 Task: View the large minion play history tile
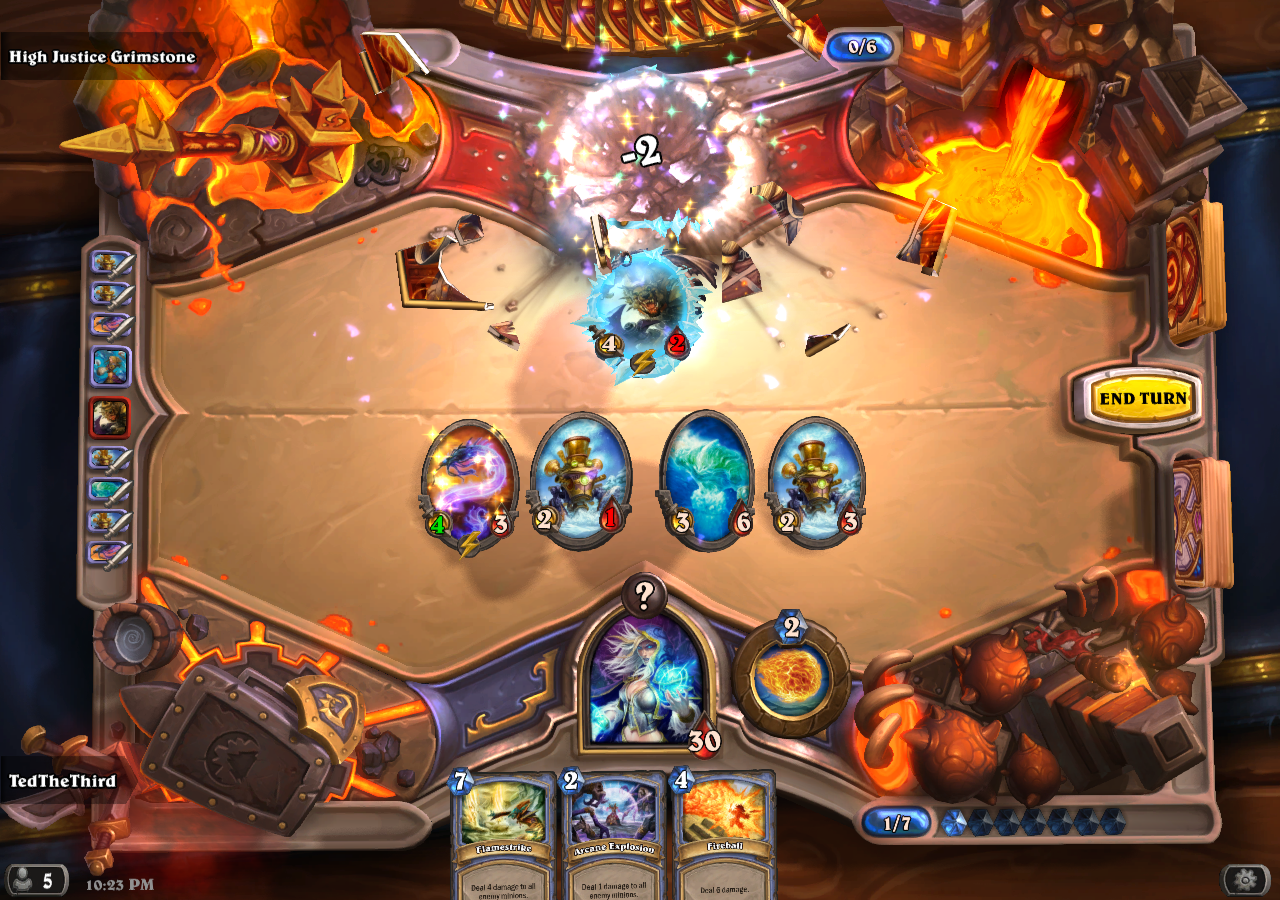113,367
